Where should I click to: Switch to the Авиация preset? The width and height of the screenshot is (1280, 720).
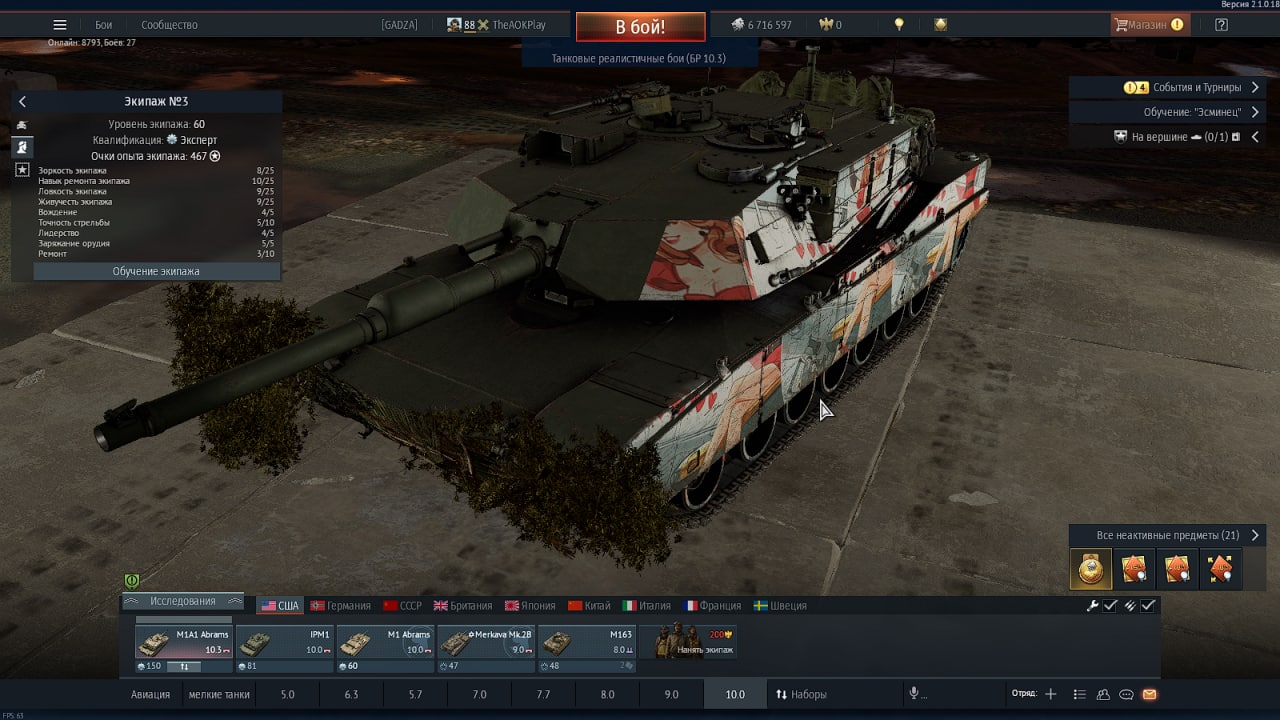[150, 694]
